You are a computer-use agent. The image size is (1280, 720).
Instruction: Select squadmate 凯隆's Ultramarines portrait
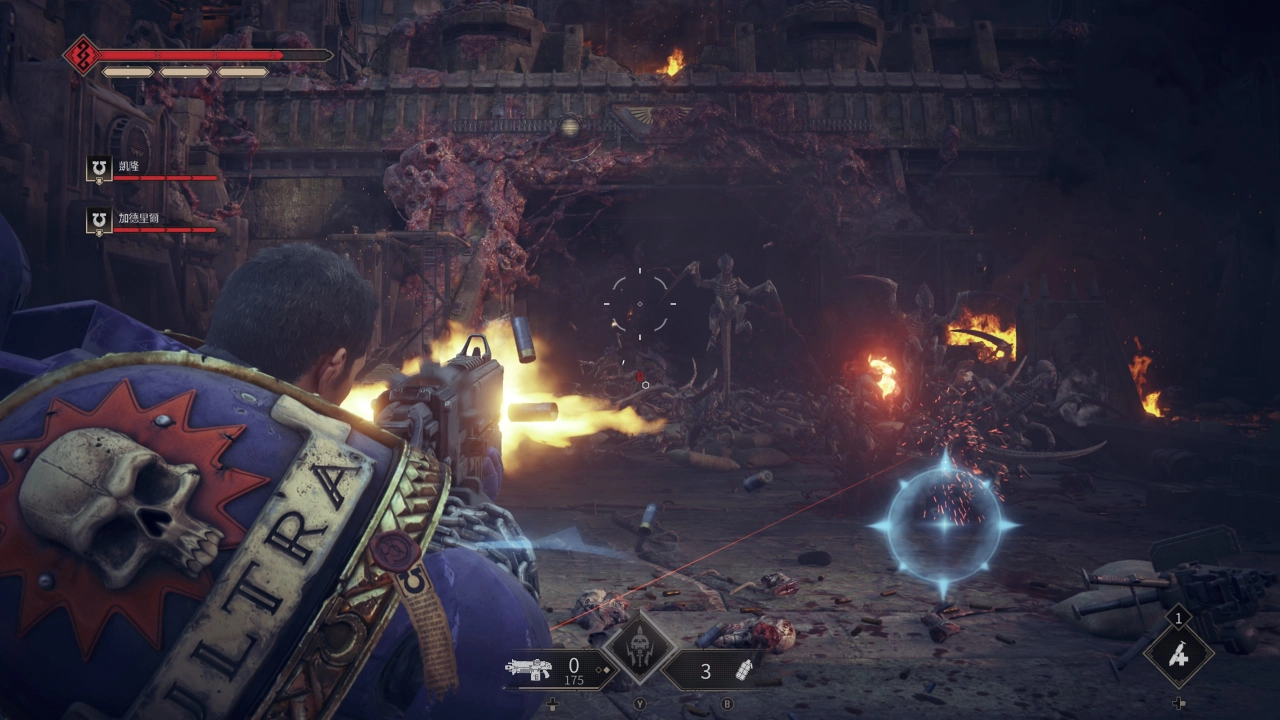98,169
